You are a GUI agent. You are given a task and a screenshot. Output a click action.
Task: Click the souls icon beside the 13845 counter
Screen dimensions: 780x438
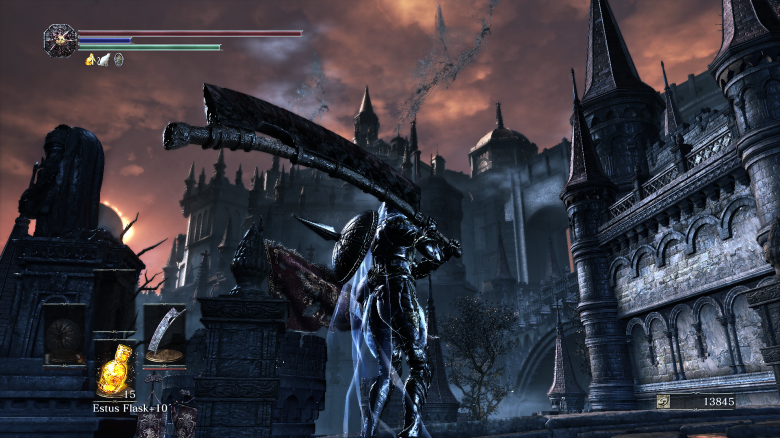663,401
